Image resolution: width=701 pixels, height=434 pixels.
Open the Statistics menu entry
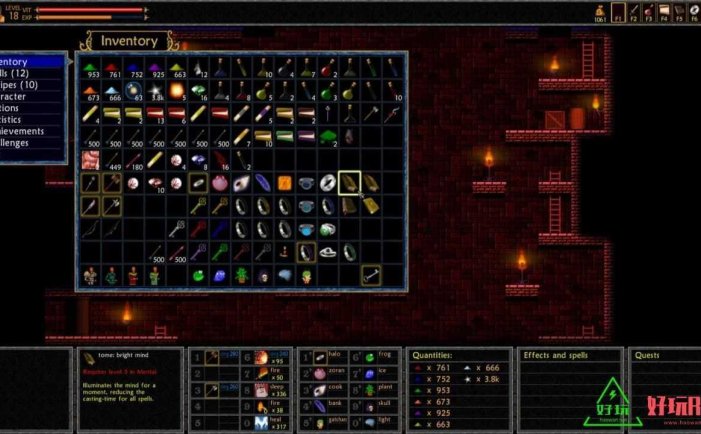30,119
